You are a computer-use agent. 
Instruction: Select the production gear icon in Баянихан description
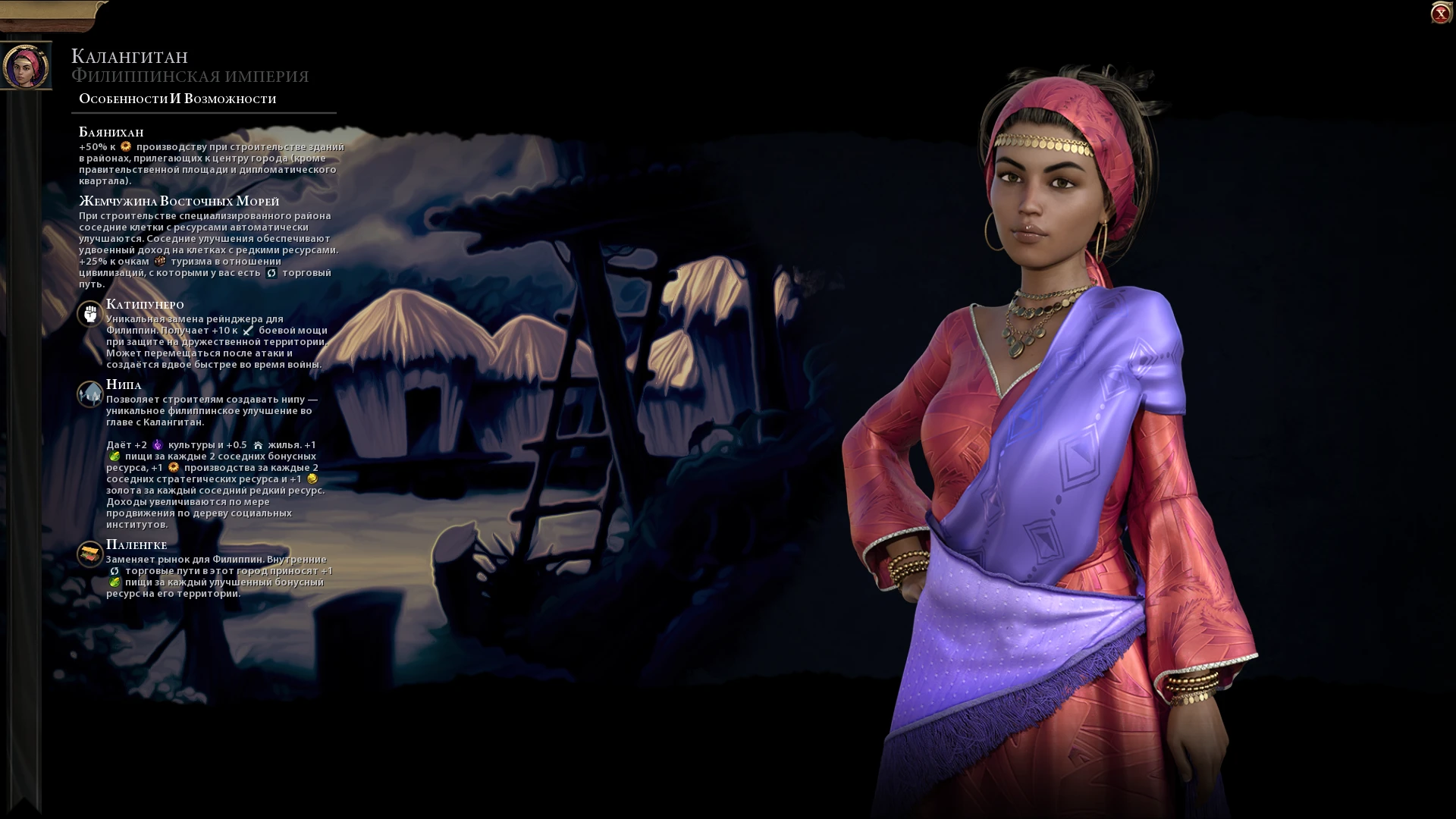pos(127,147)
